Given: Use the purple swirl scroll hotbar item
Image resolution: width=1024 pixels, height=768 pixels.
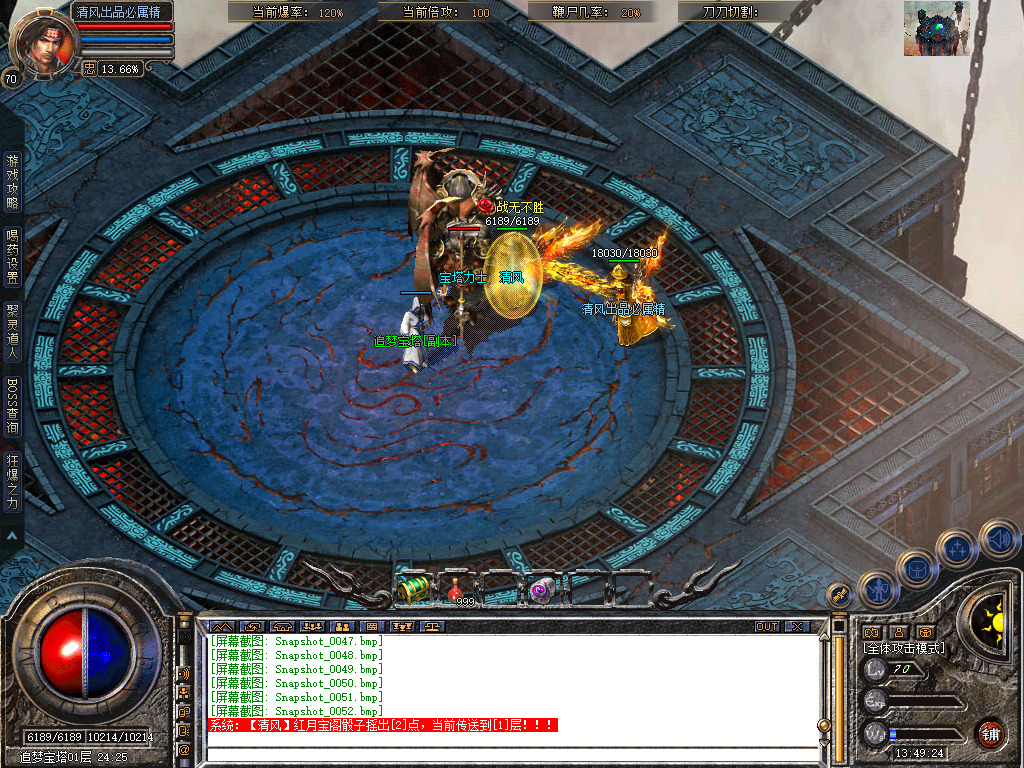Looking at the screenshot, I should 542,590.
